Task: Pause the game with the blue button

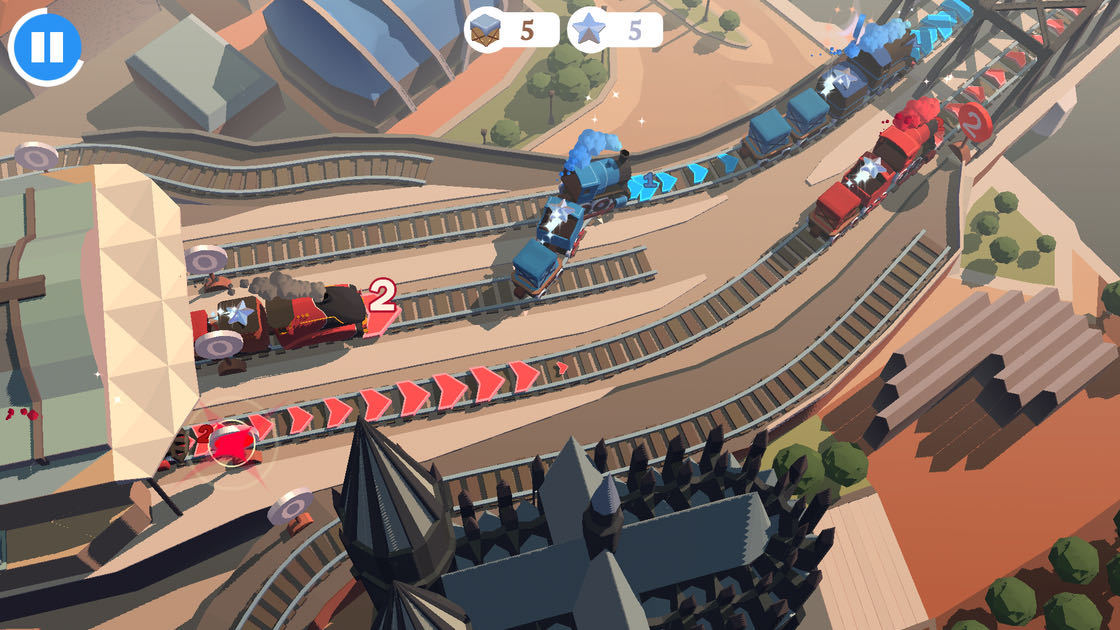Action: click(46, 46)
